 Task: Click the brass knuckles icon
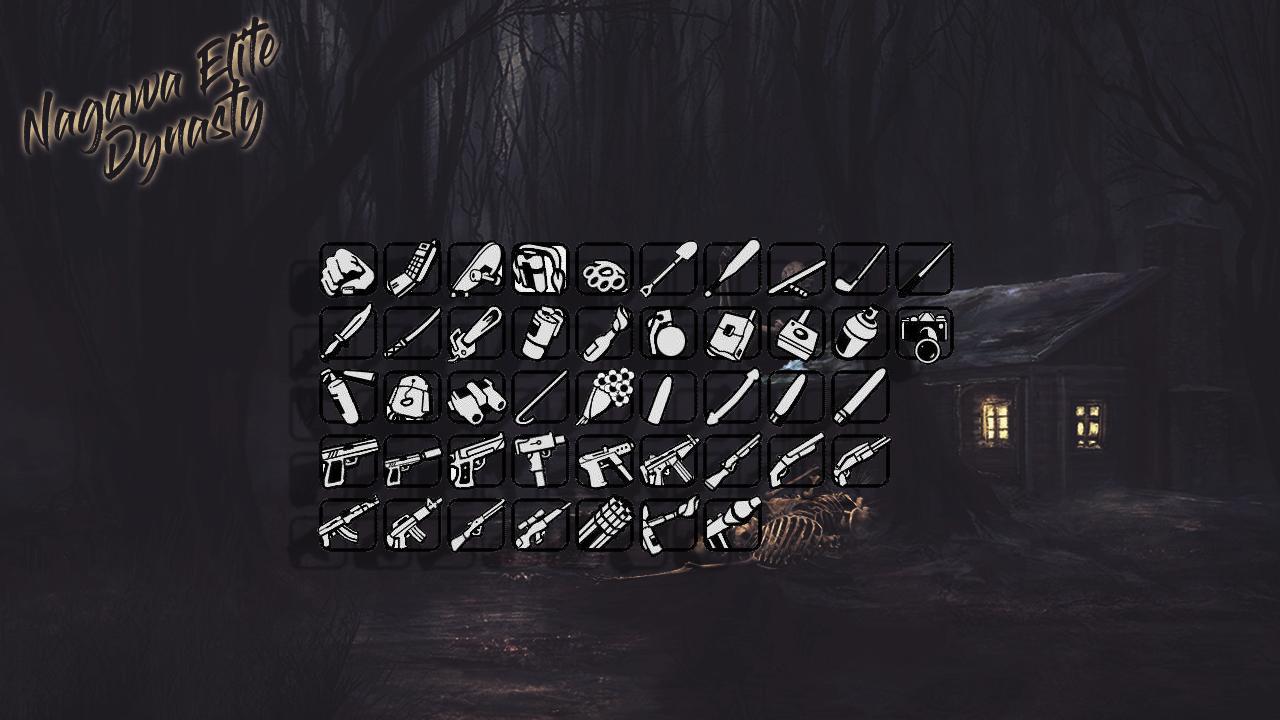[604, 270]
